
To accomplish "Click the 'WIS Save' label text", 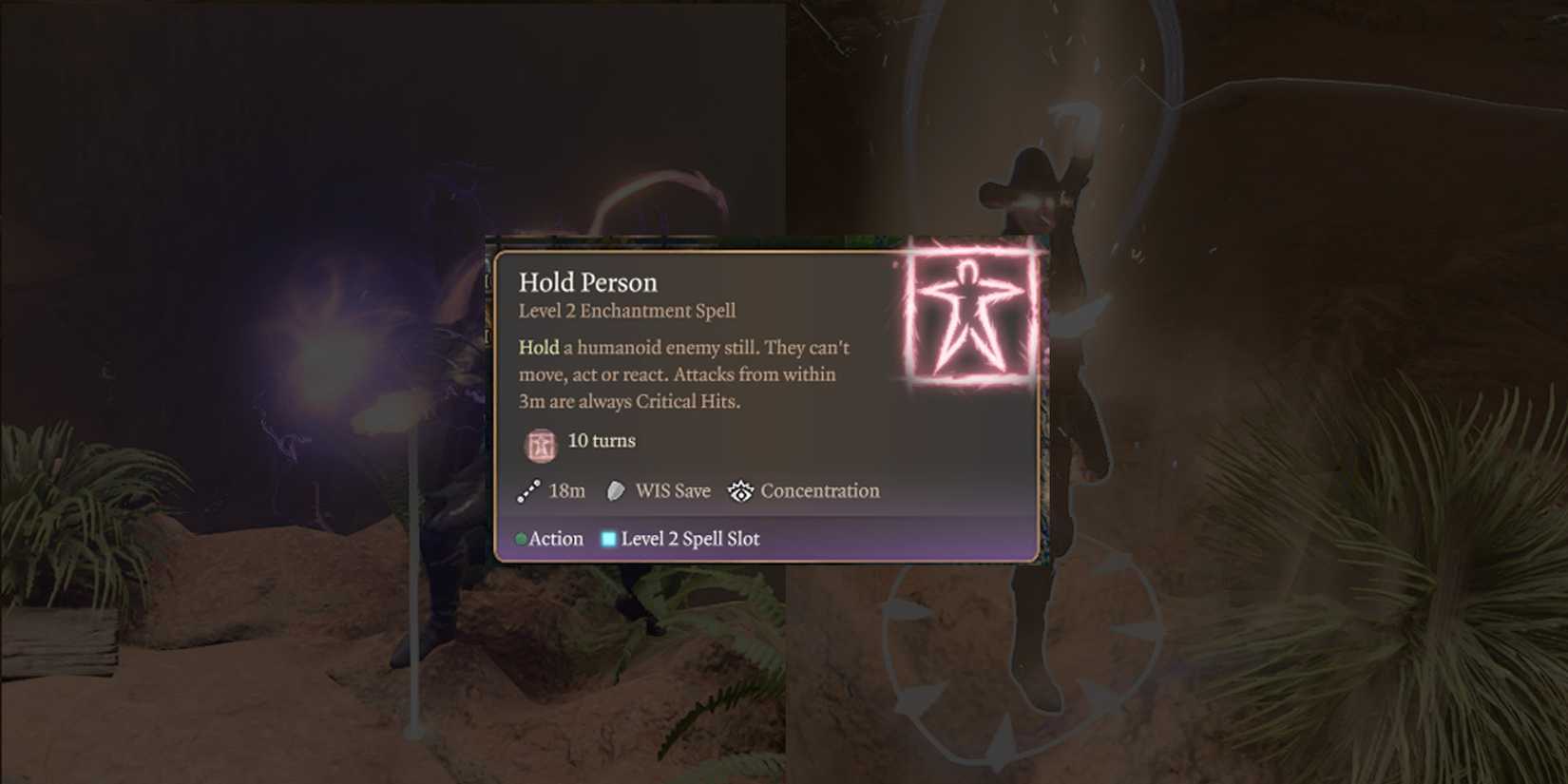I will pyautogui.click(x=672, y=490).
